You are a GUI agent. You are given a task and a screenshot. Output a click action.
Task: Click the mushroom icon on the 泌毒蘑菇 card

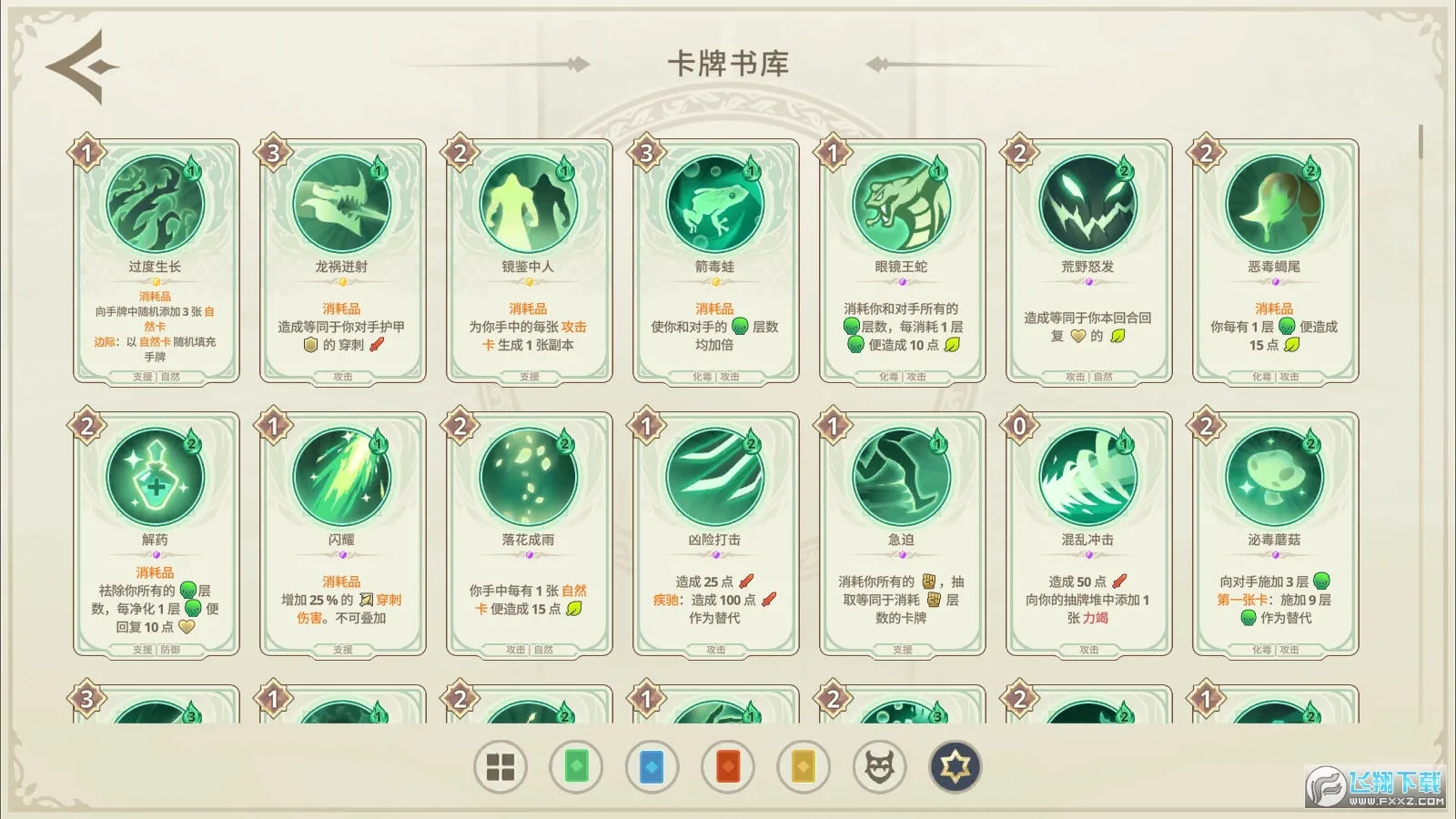(x=1274, y=477)
